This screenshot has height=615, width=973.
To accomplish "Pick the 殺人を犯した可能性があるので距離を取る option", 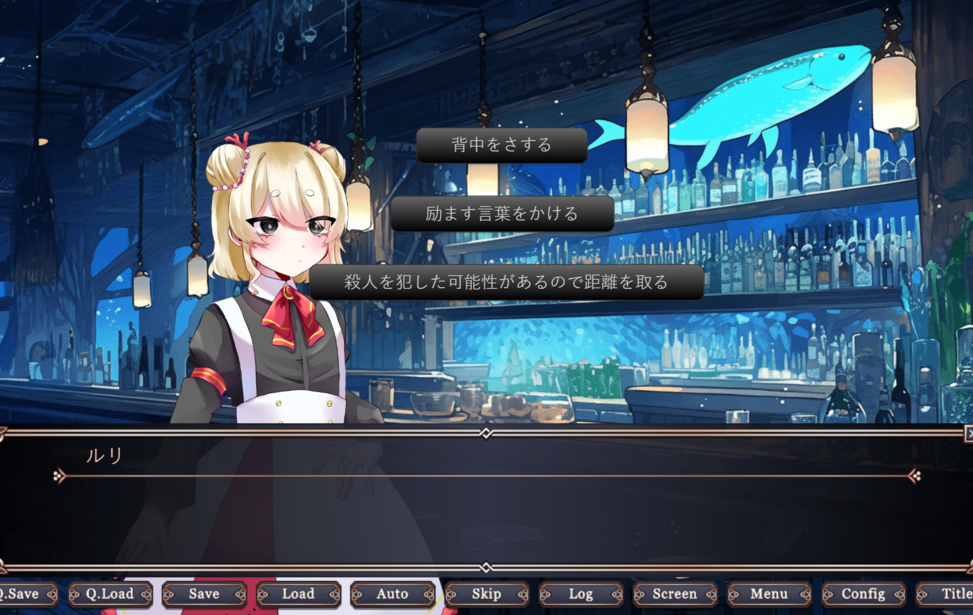I will click(x=506, y=282).
